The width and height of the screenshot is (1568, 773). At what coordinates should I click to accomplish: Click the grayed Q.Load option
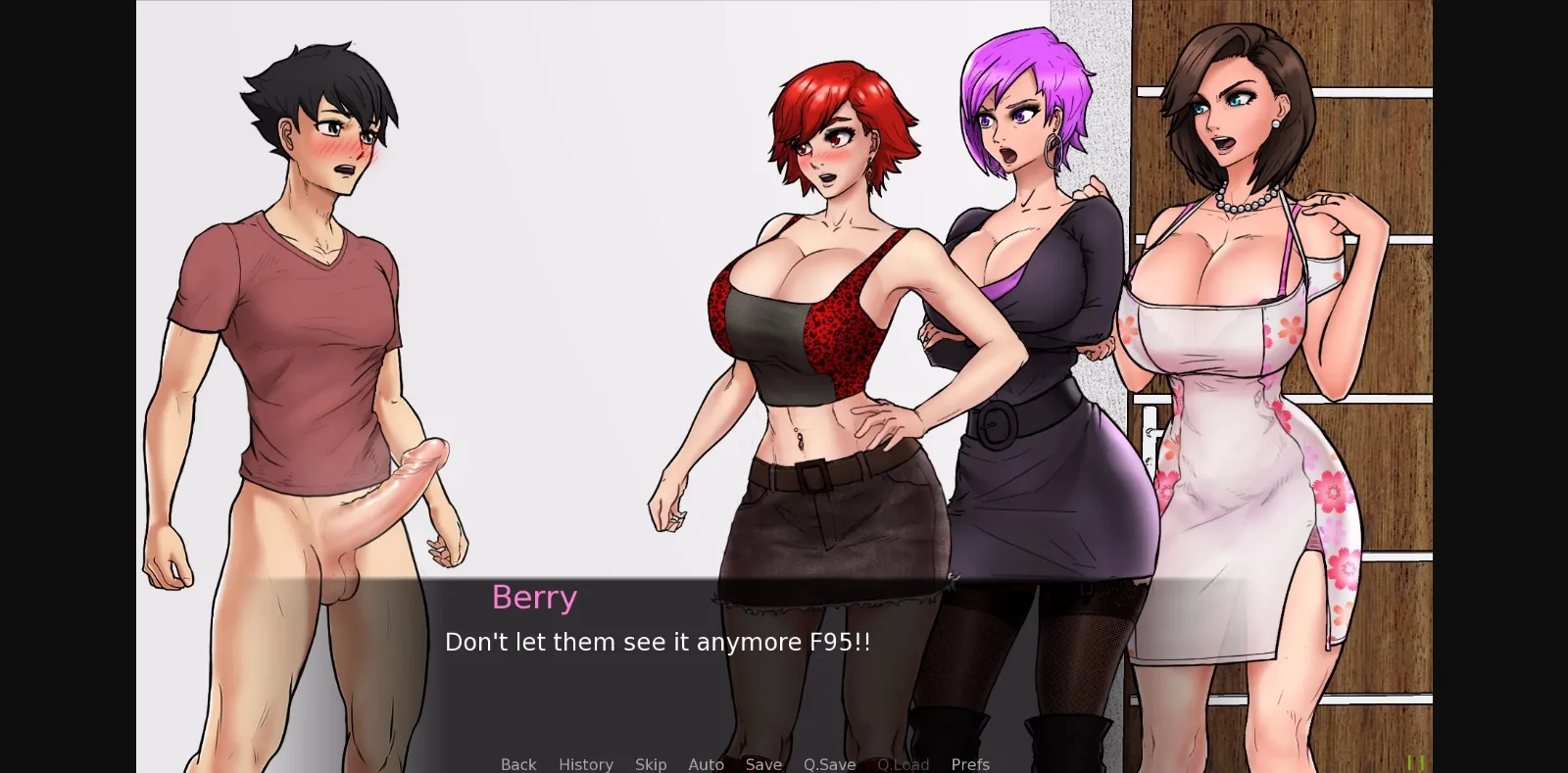904,764
